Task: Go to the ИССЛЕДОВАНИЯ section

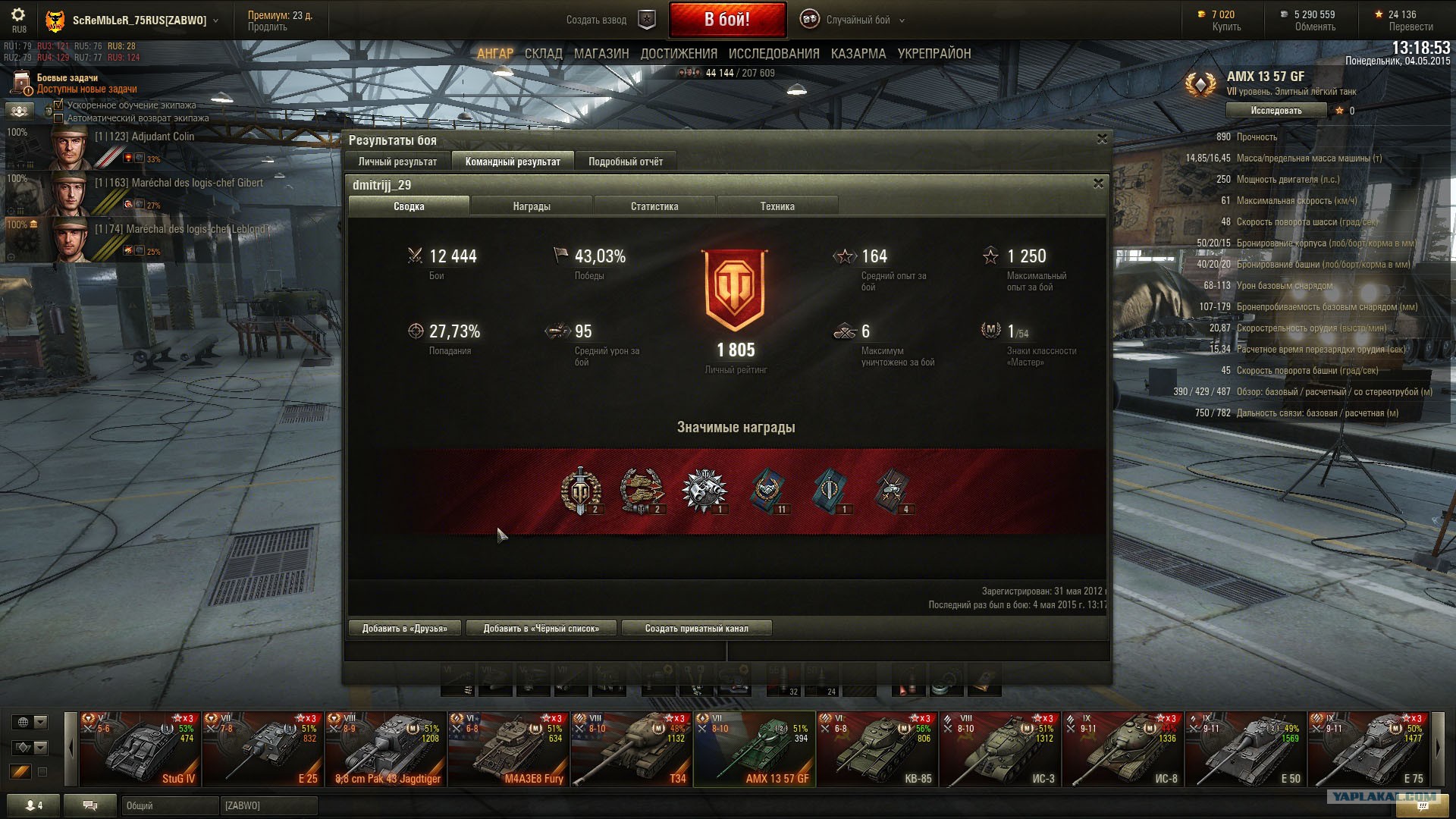Action: point(773,54)
